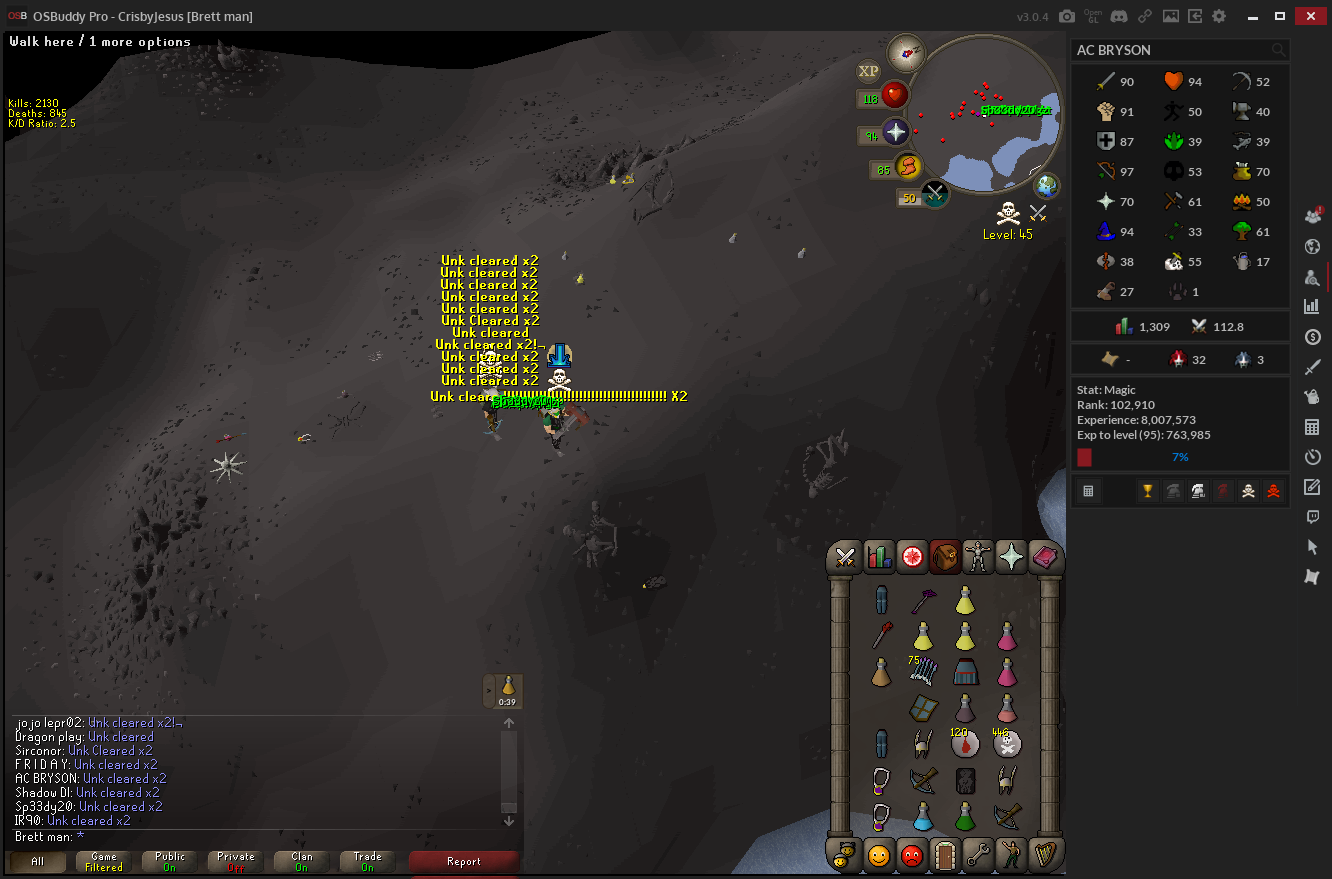
Task: Select the blood rune stack of 120
Action: [x=965, y=744]
